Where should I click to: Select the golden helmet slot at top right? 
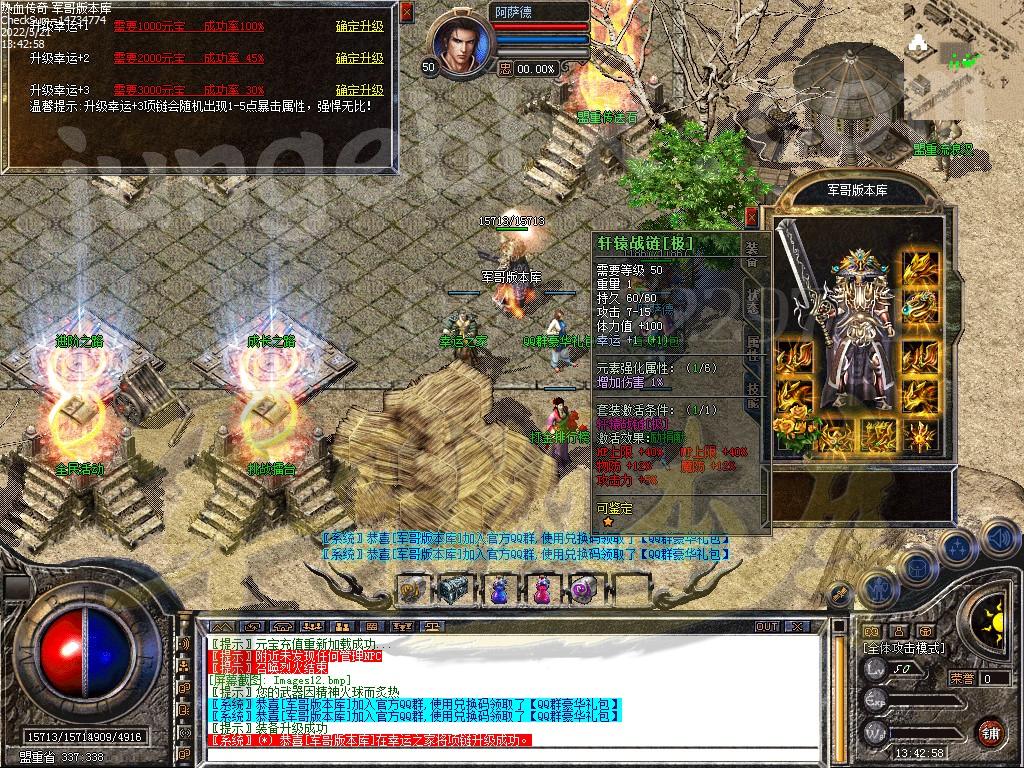point(919,268)
